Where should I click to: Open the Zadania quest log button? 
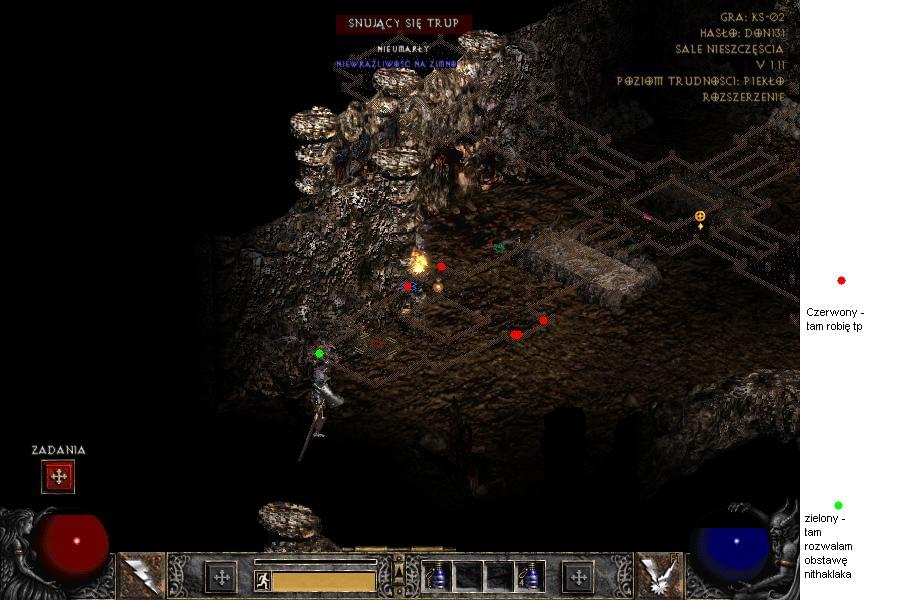coord(58,477)
